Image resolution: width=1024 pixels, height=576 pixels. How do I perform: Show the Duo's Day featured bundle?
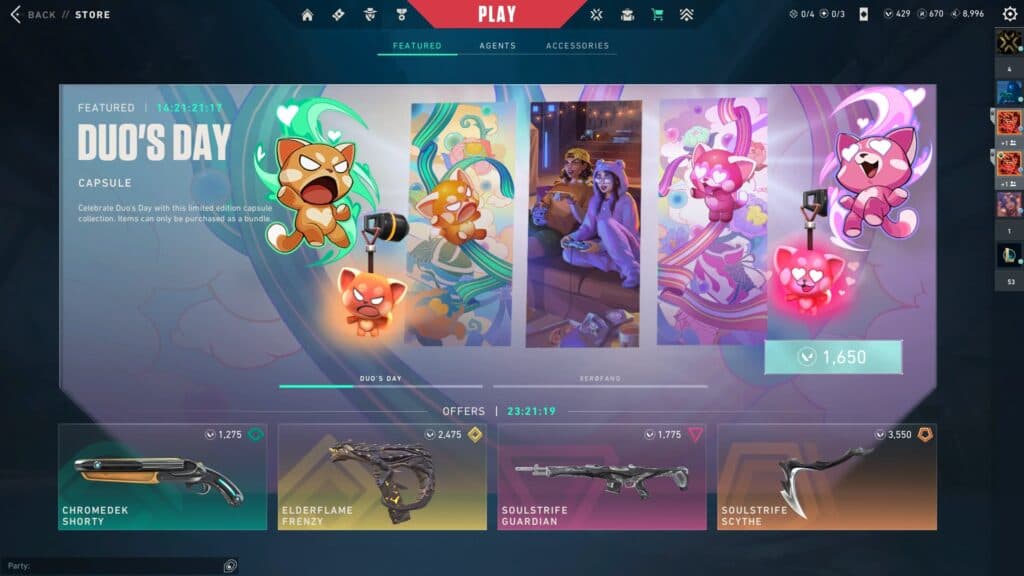380,380
